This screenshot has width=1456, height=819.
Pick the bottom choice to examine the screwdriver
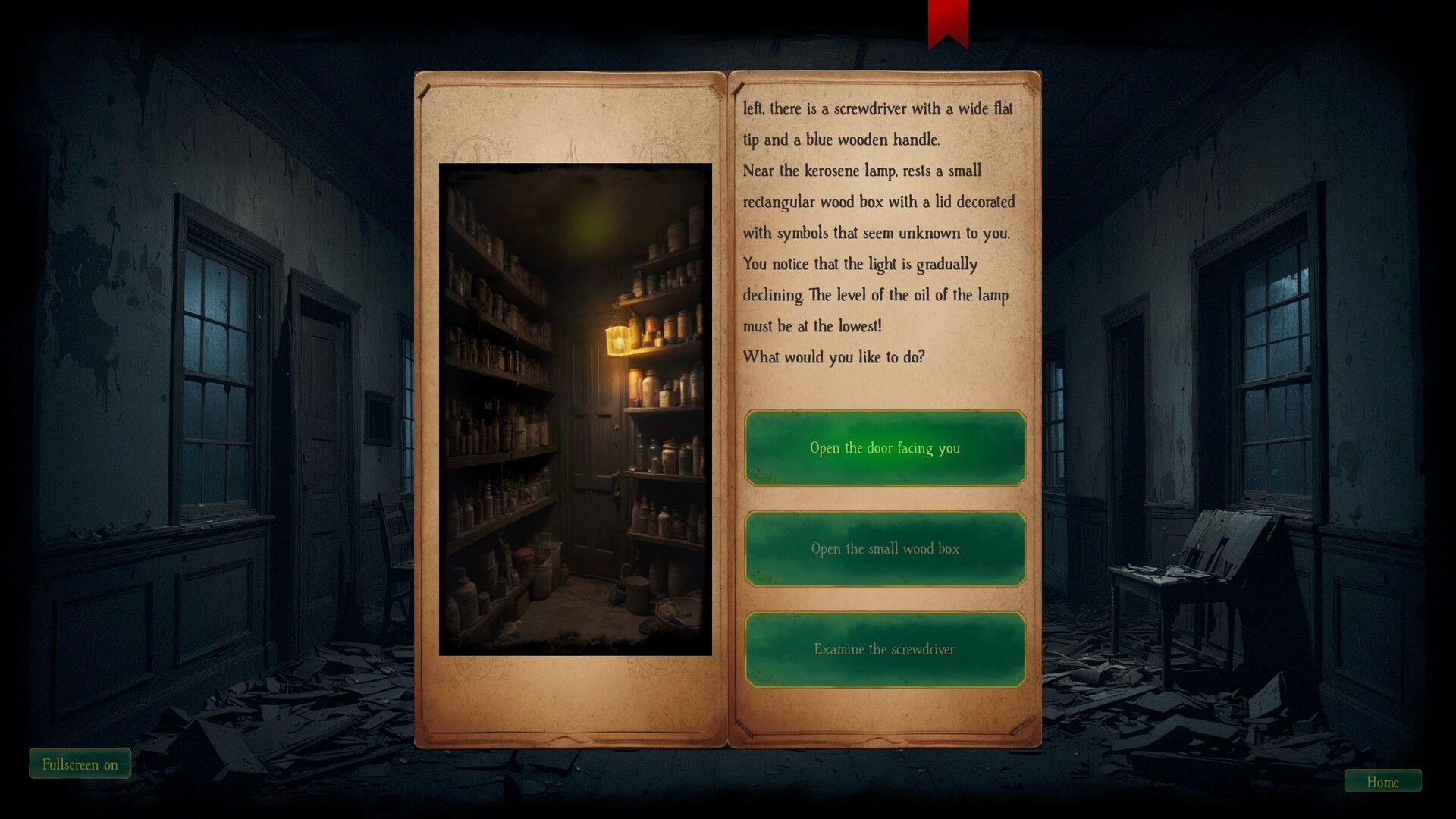[x=884, y=649]
